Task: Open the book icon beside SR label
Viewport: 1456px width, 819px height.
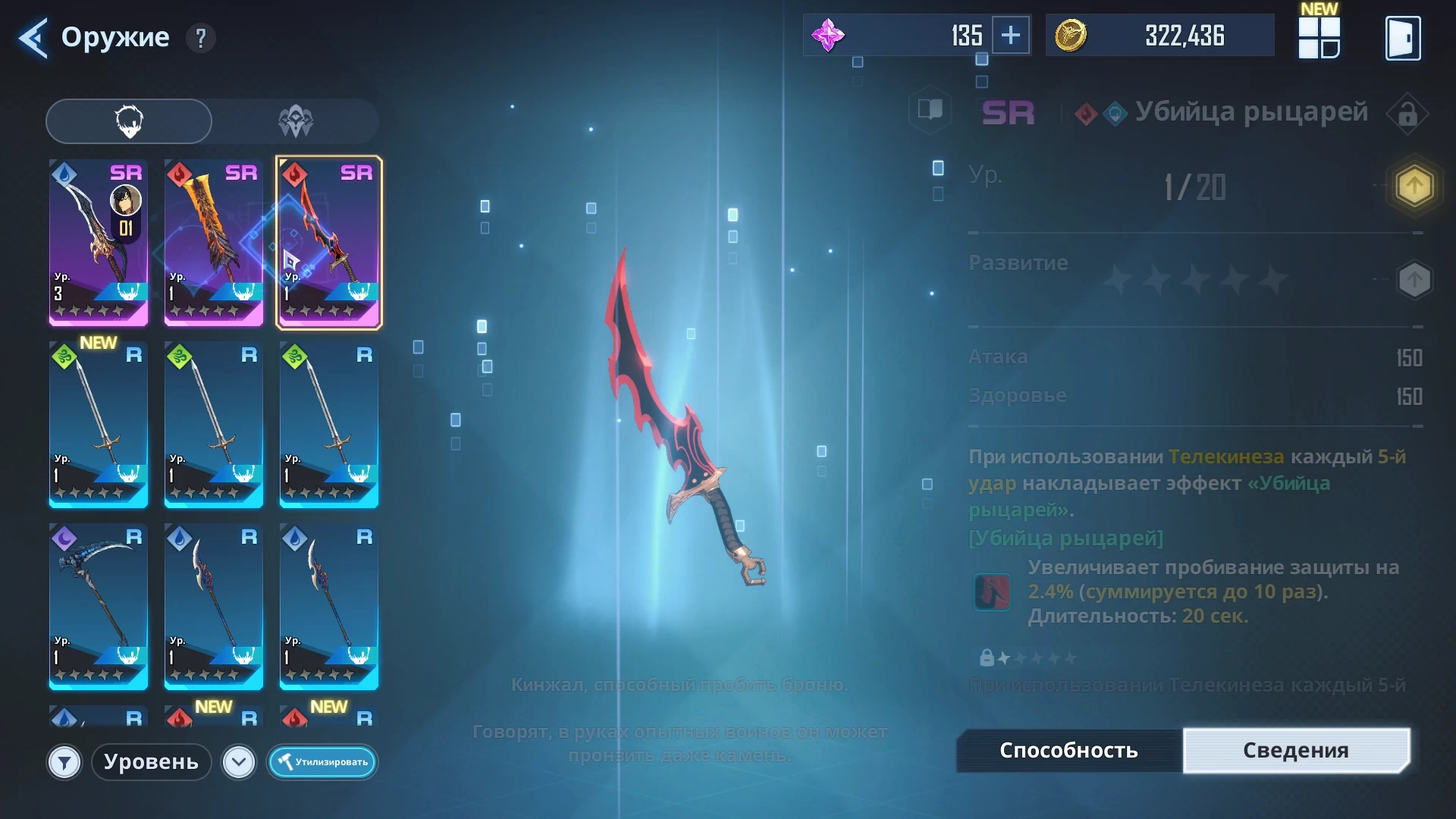Action: coord(930,110)
